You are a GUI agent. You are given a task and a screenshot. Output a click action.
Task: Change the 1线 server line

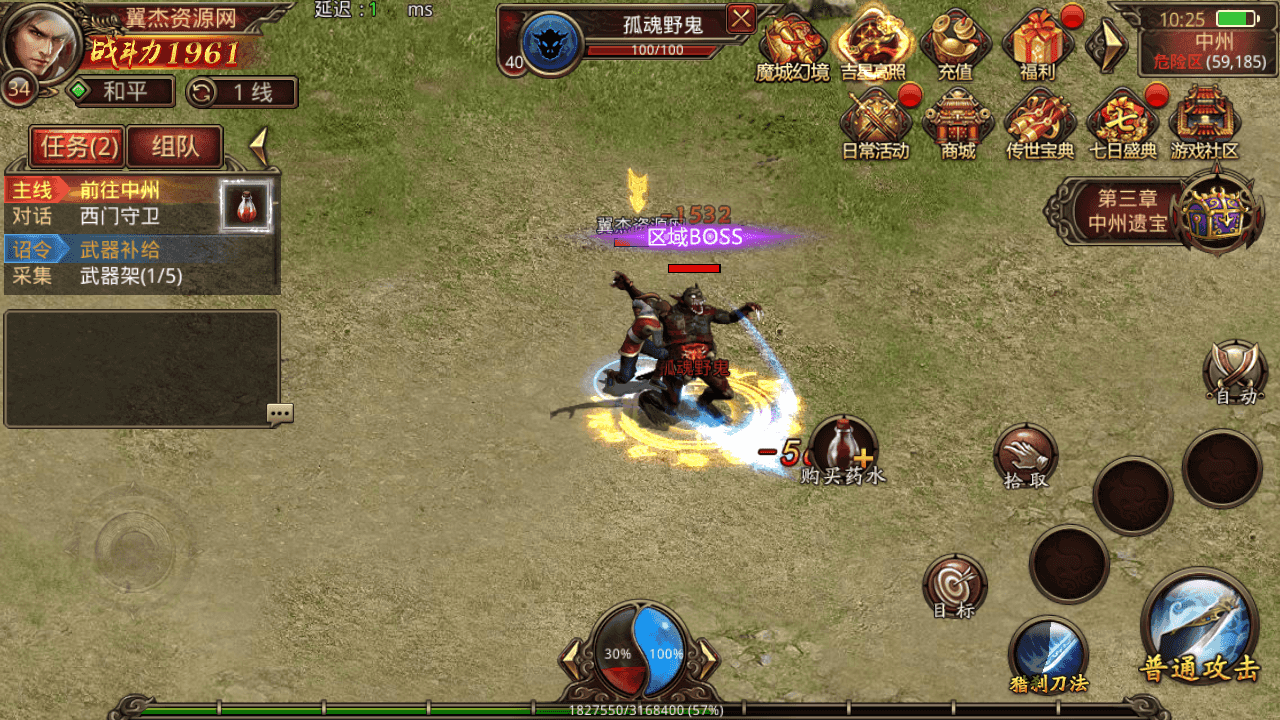point(243,93)
